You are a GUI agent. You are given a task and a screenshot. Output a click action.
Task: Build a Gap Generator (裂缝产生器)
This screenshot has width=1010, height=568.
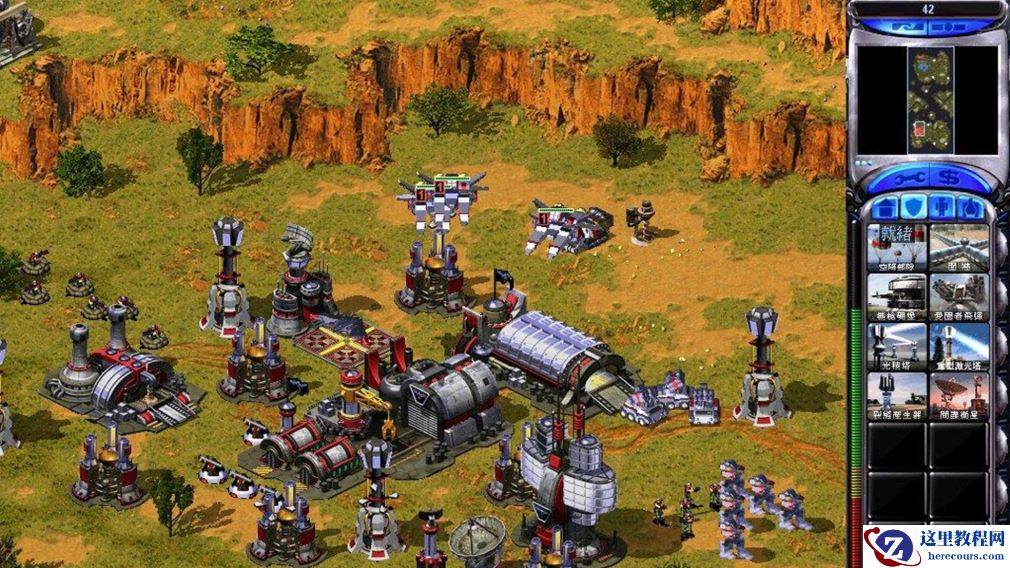pos(897,394)
